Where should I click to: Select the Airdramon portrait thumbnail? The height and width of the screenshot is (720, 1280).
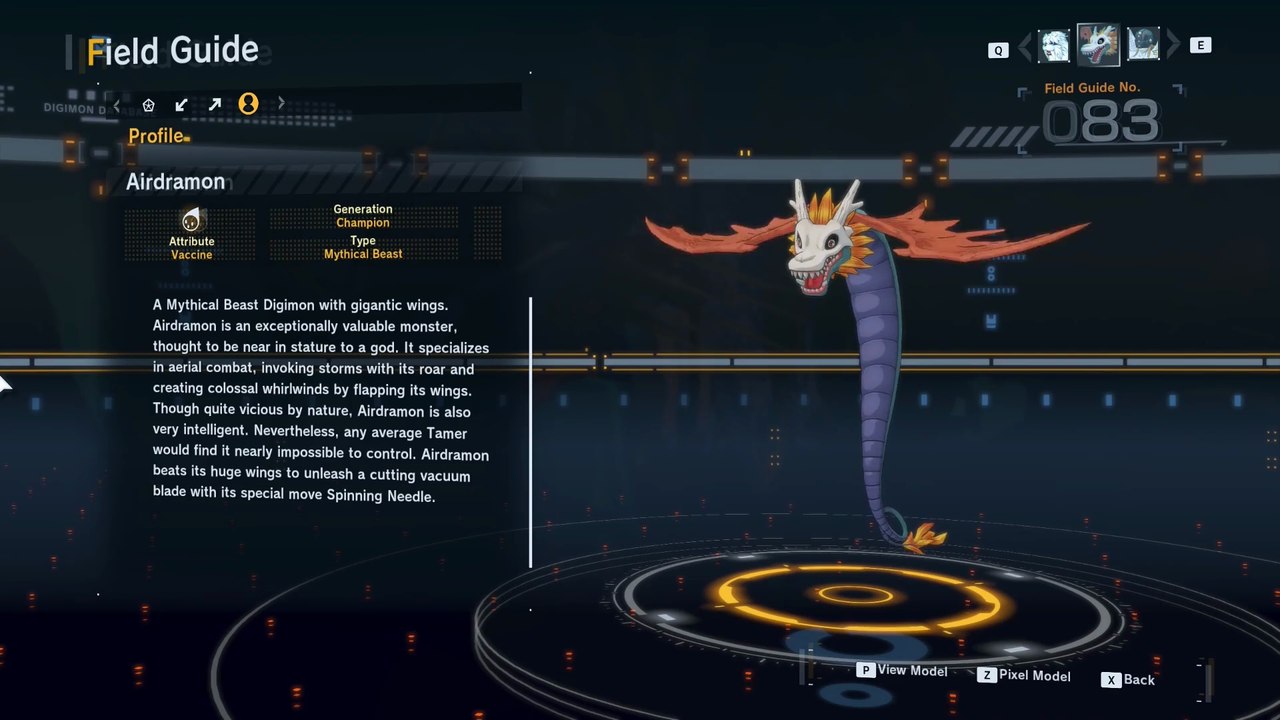[x=1098, y=45]
